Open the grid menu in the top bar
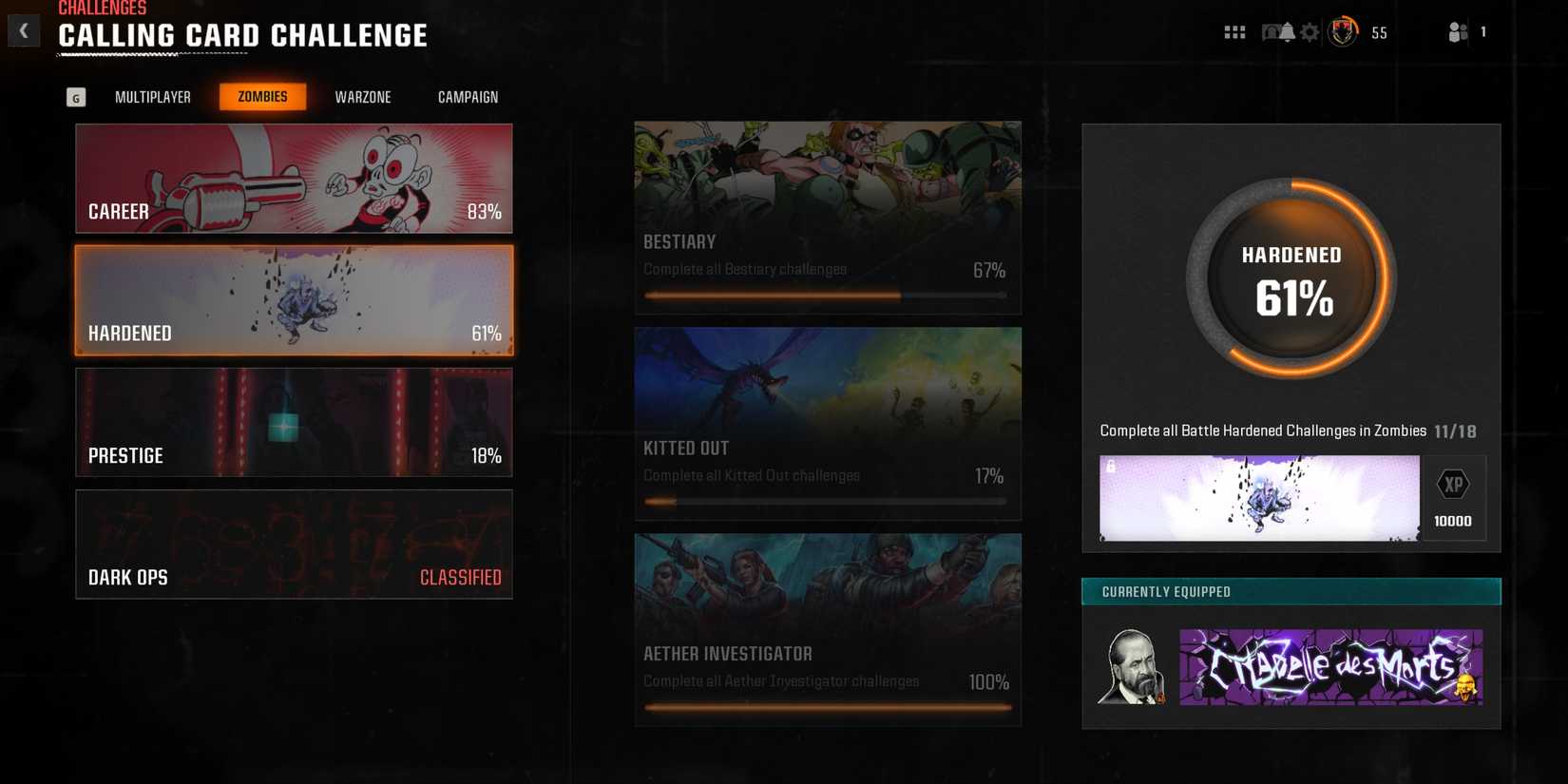The image size is (1568, 784). click(x=1234, y=31)
